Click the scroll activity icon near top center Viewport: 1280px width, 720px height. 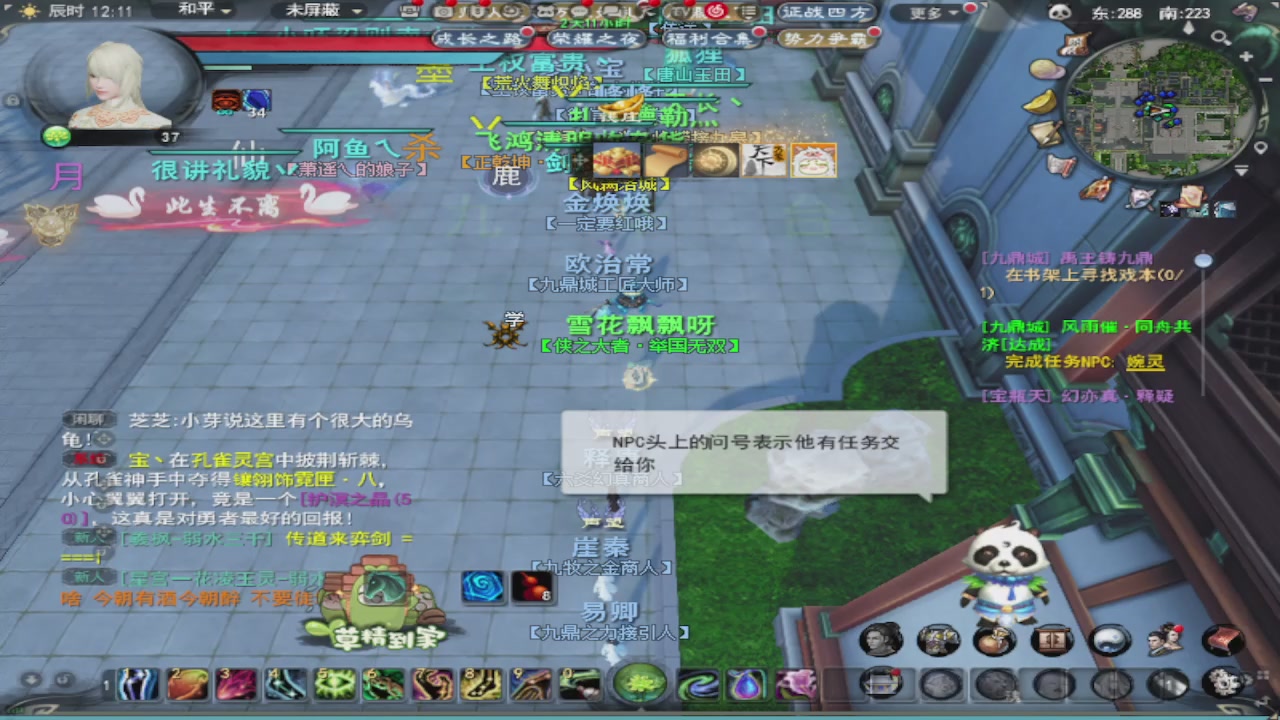(x=665, y=158)
